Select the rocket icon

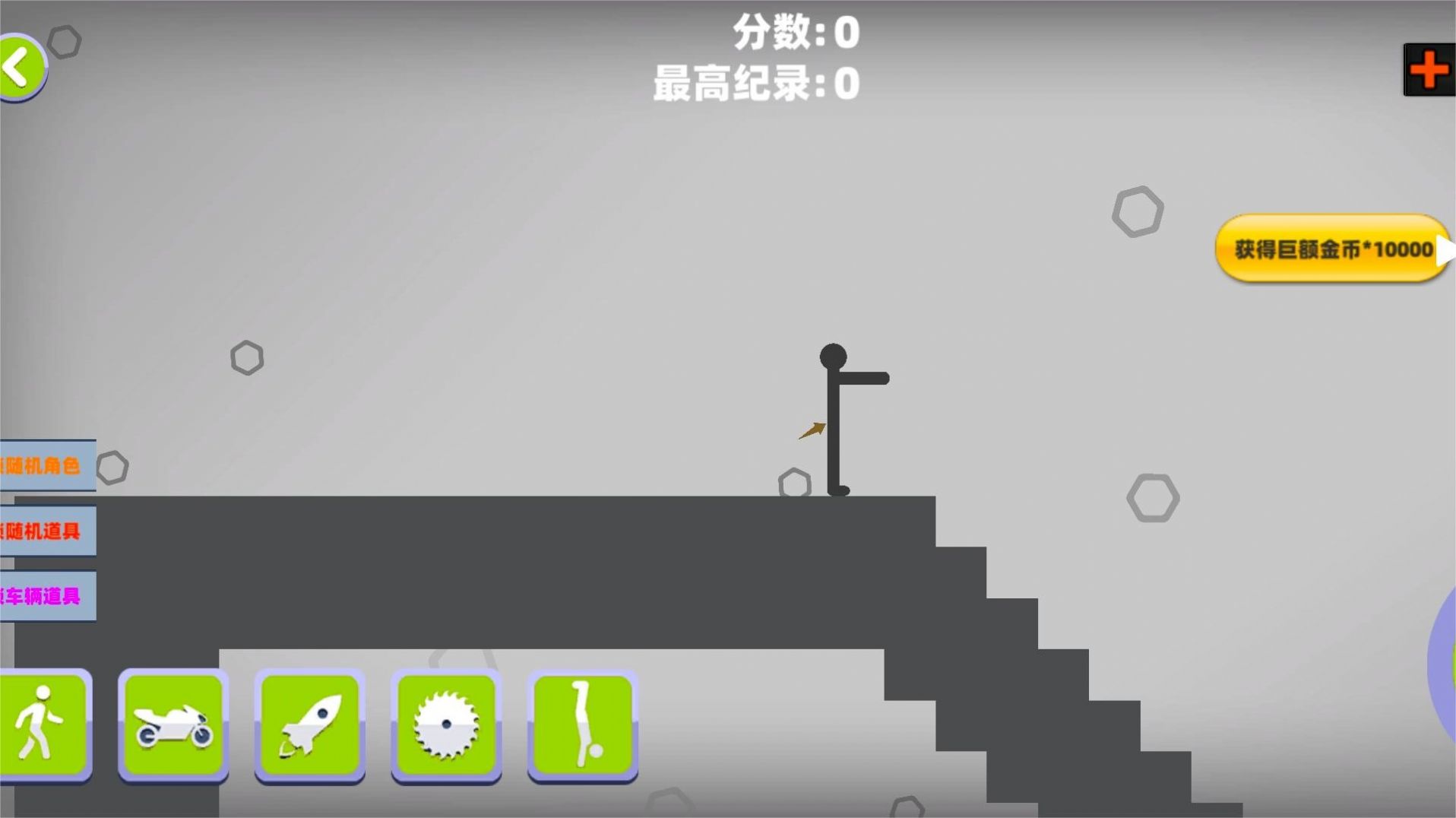coord(310,726)
